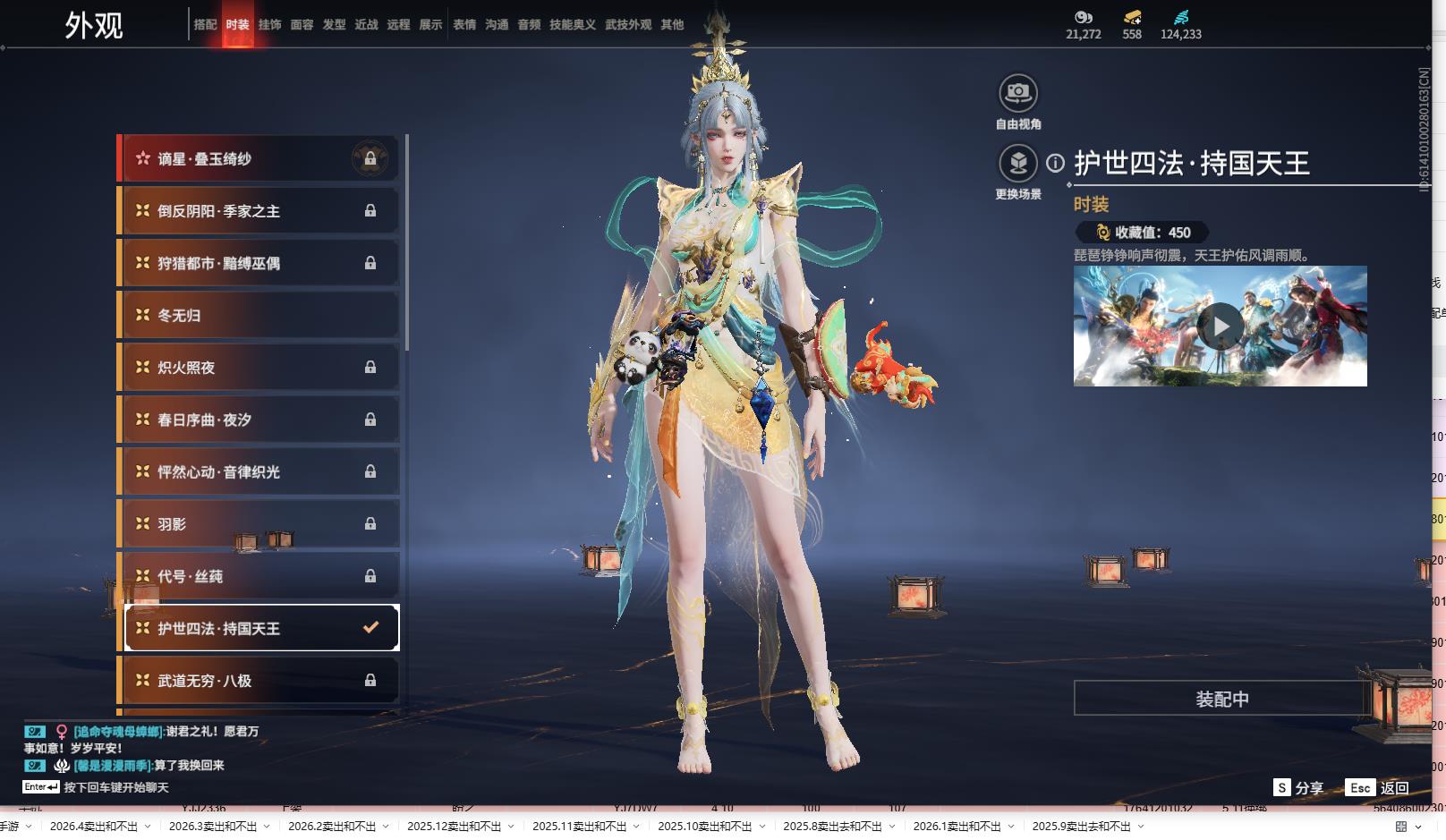Play the outfit preview video
This screenshot has height=840, width=1446.
pos(1221,327)
